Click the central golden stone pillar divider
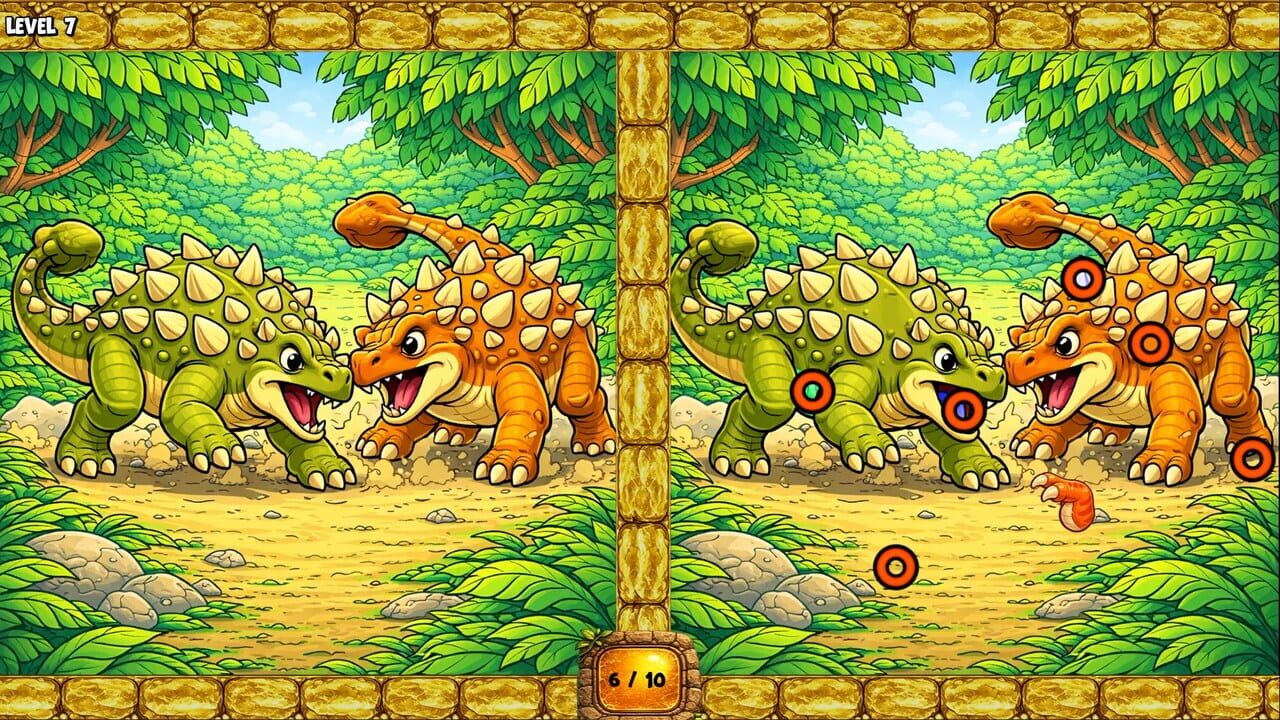 tap(640, 350)
